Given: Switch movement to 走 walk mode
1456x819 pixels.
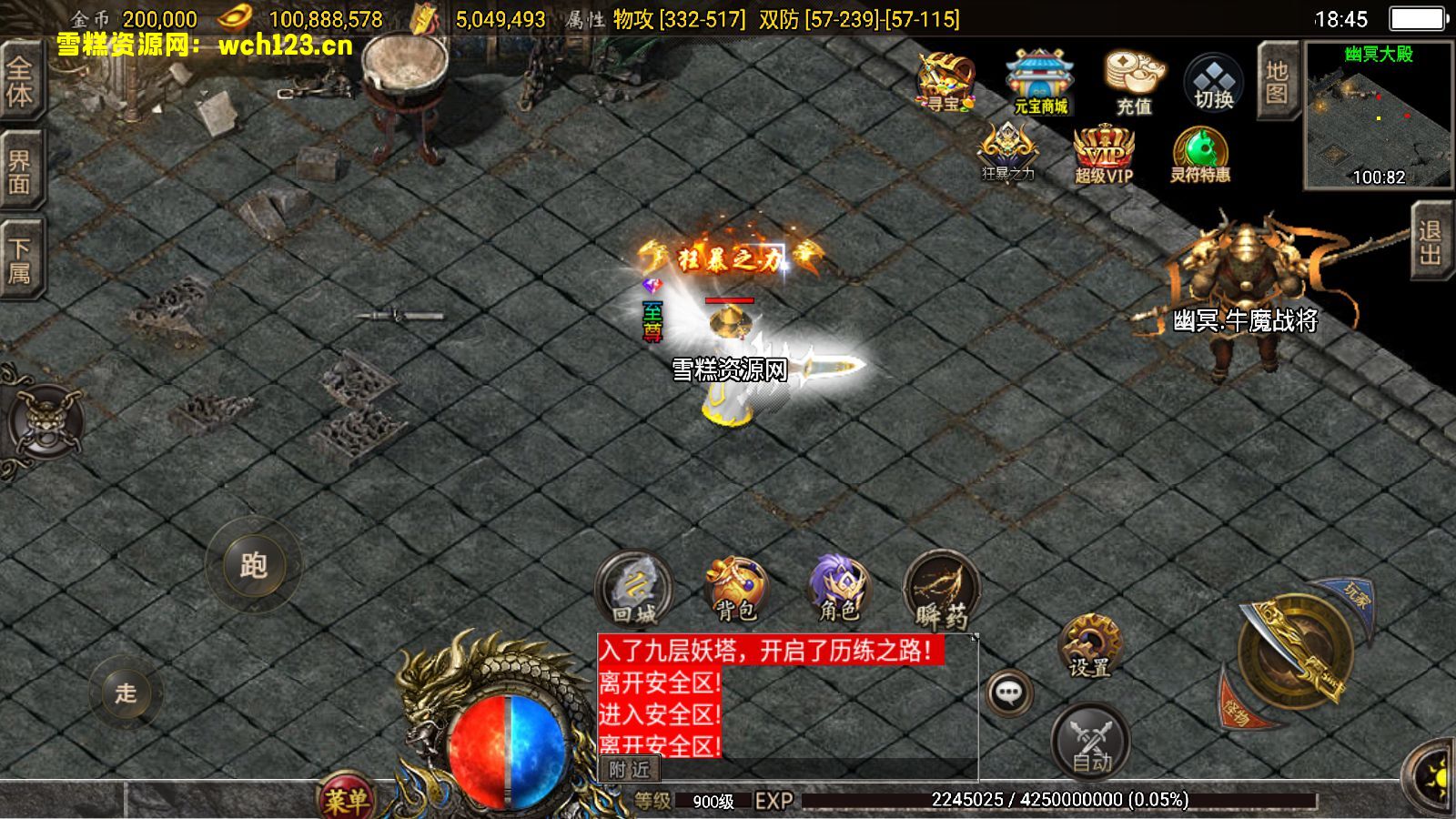Looking at the screenshot, I should point(127,692).
